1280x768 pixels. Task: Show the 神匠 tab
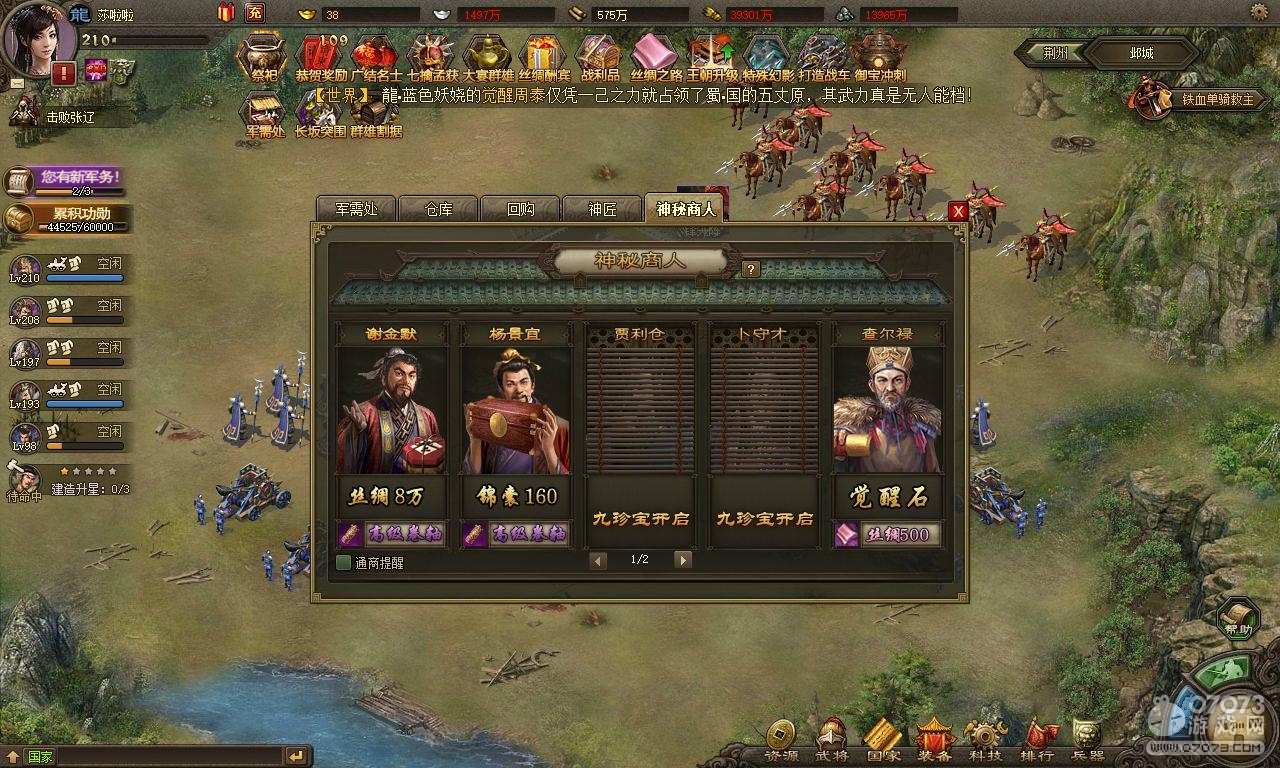click(x=602, y=209)
